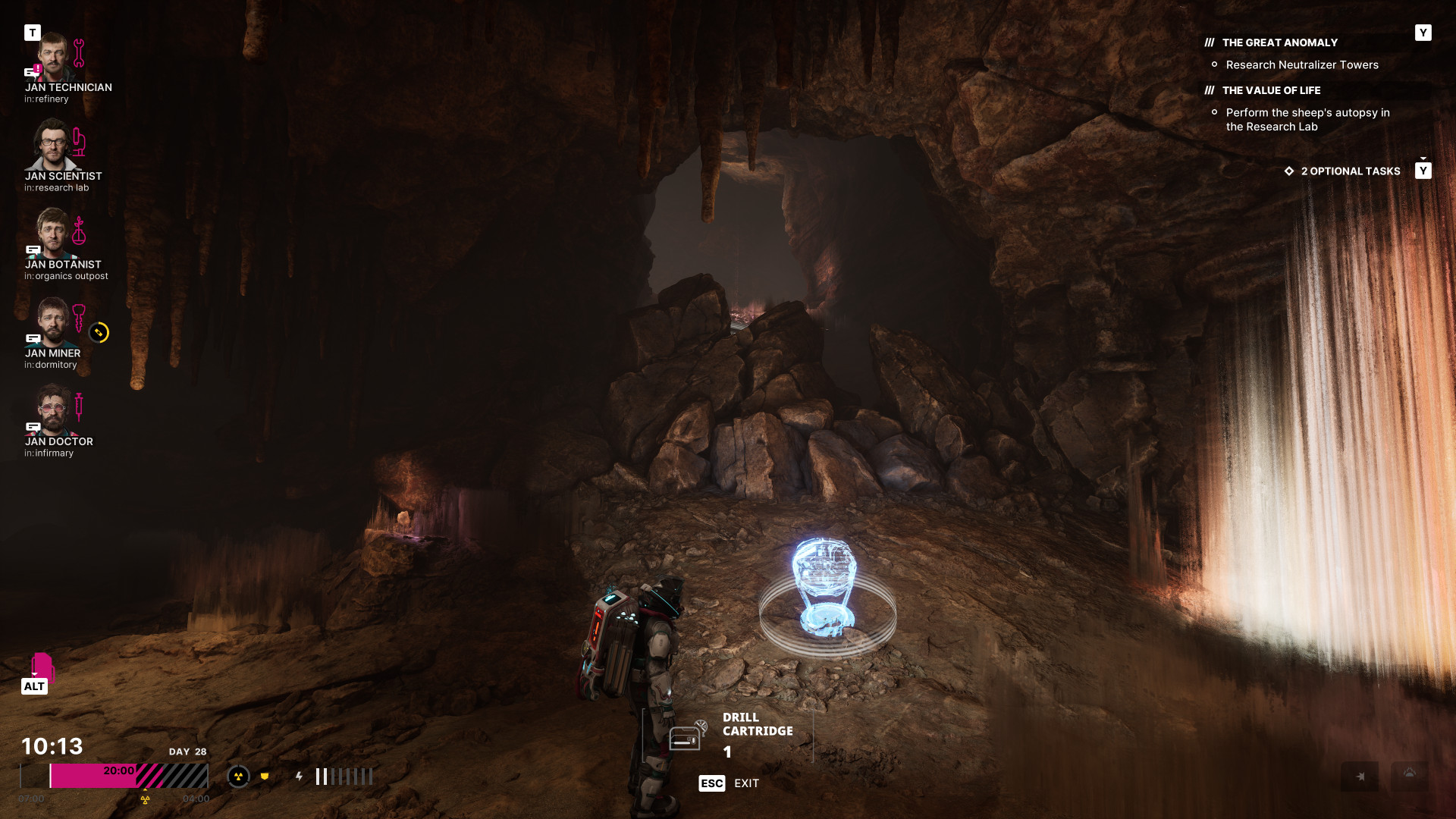Viewport: 1456px width, 819px height.
Task: Open the pink document icon above ALT
Action: coord(42,666)
